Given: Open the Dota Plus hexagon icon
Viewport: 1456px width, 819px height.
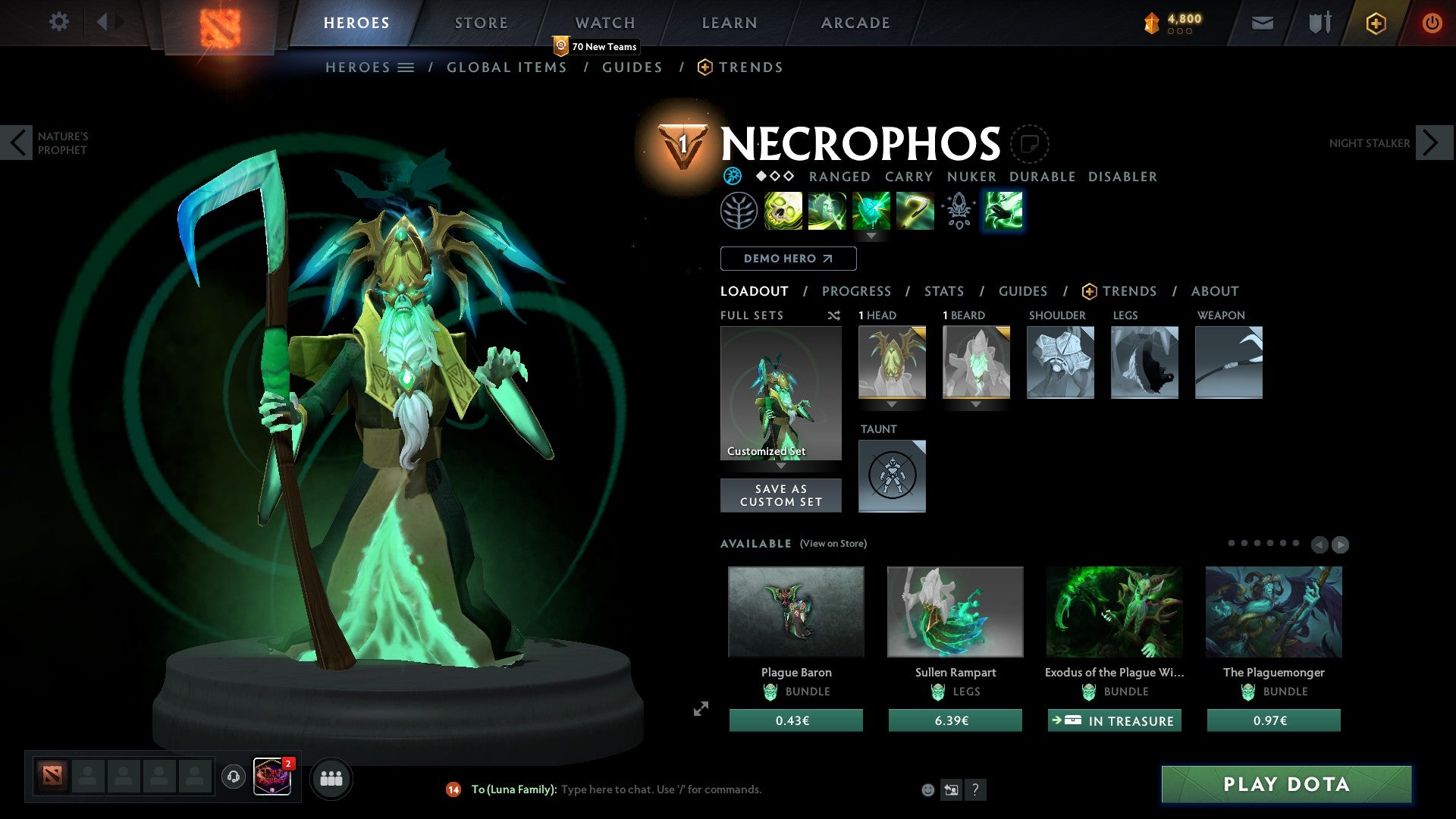Looking at the screenshot, I should pos(1375,22).
